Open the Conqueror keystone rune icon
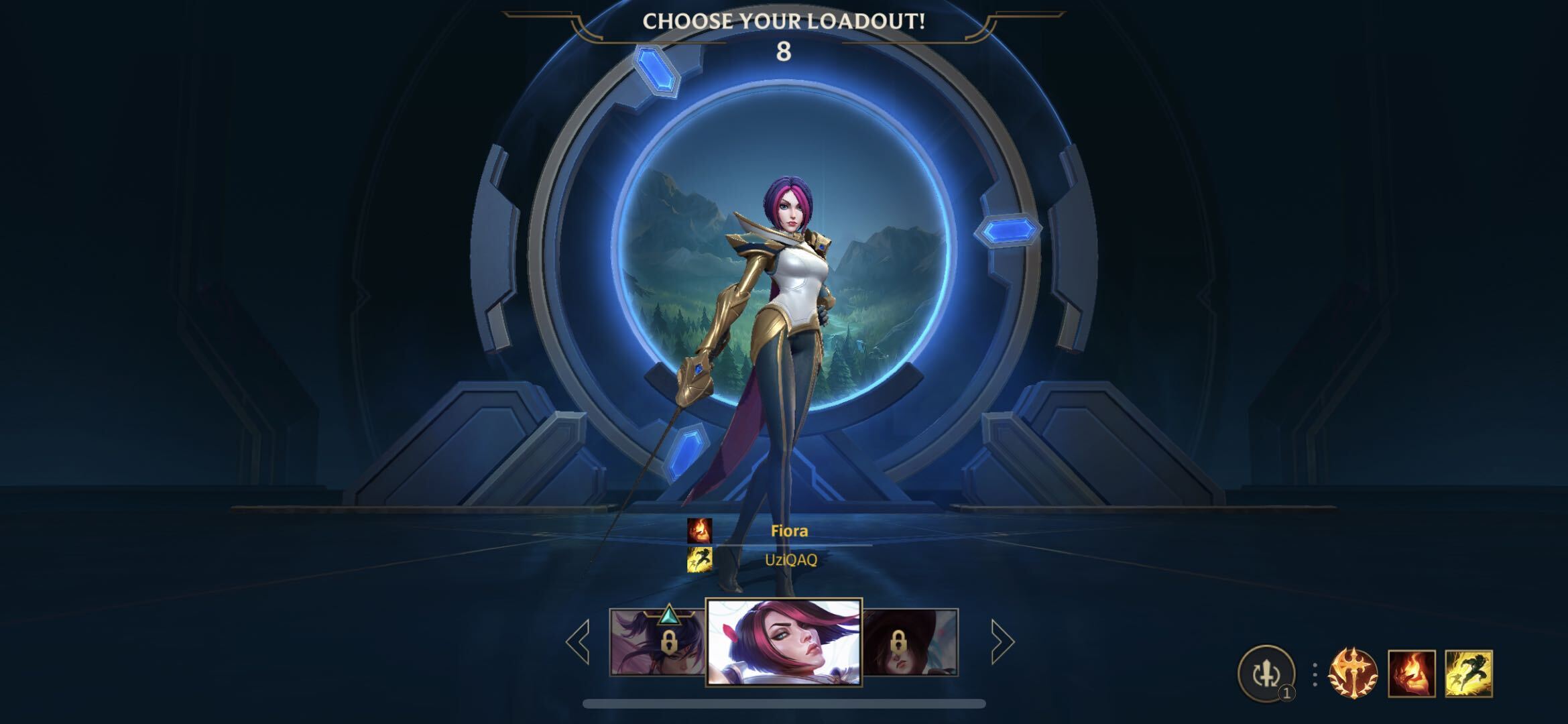Image resolution: width=1568 pixels, height=724 pixels. [1353, 673]
